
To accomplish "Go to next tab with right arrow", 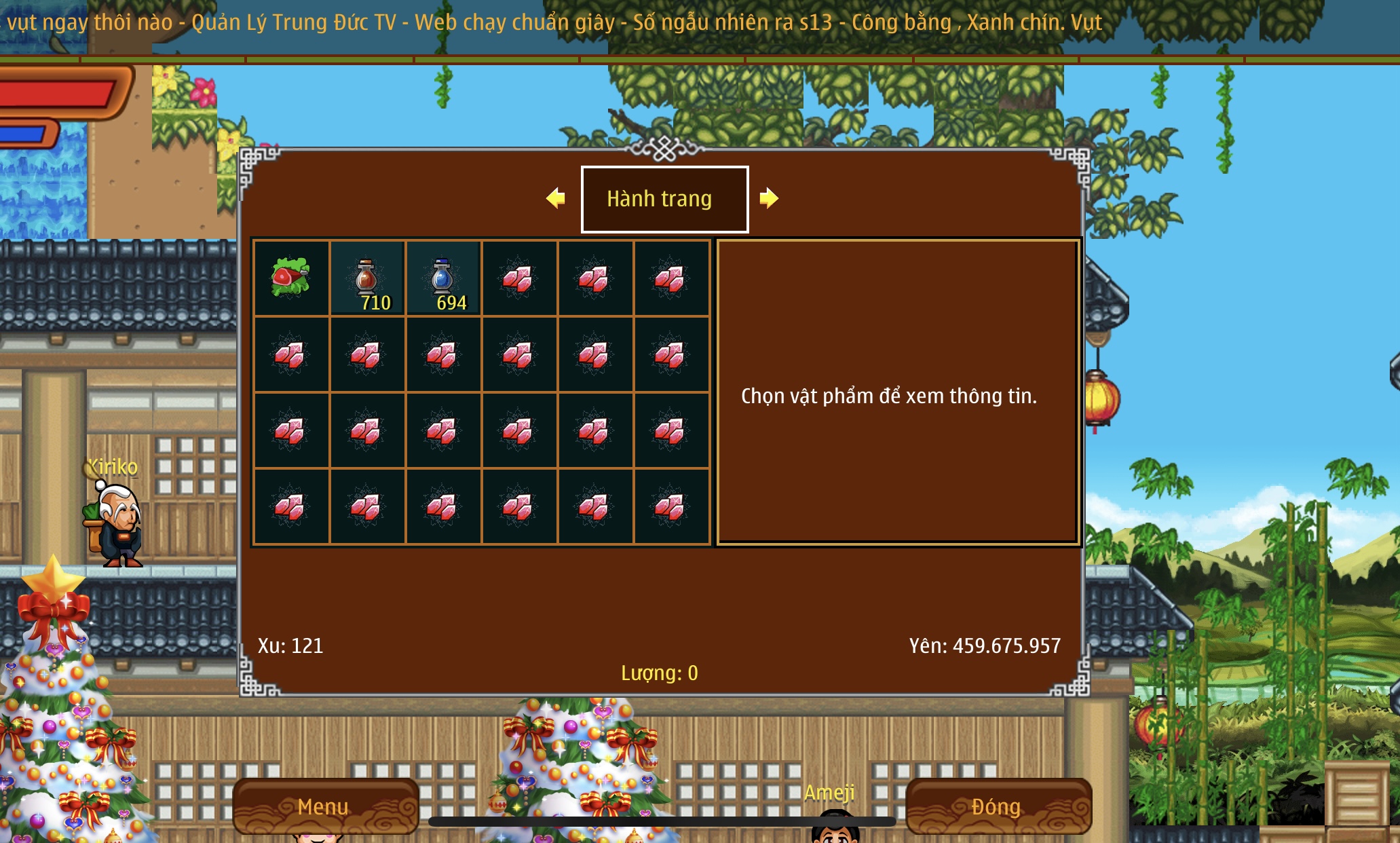I will 768,198.
